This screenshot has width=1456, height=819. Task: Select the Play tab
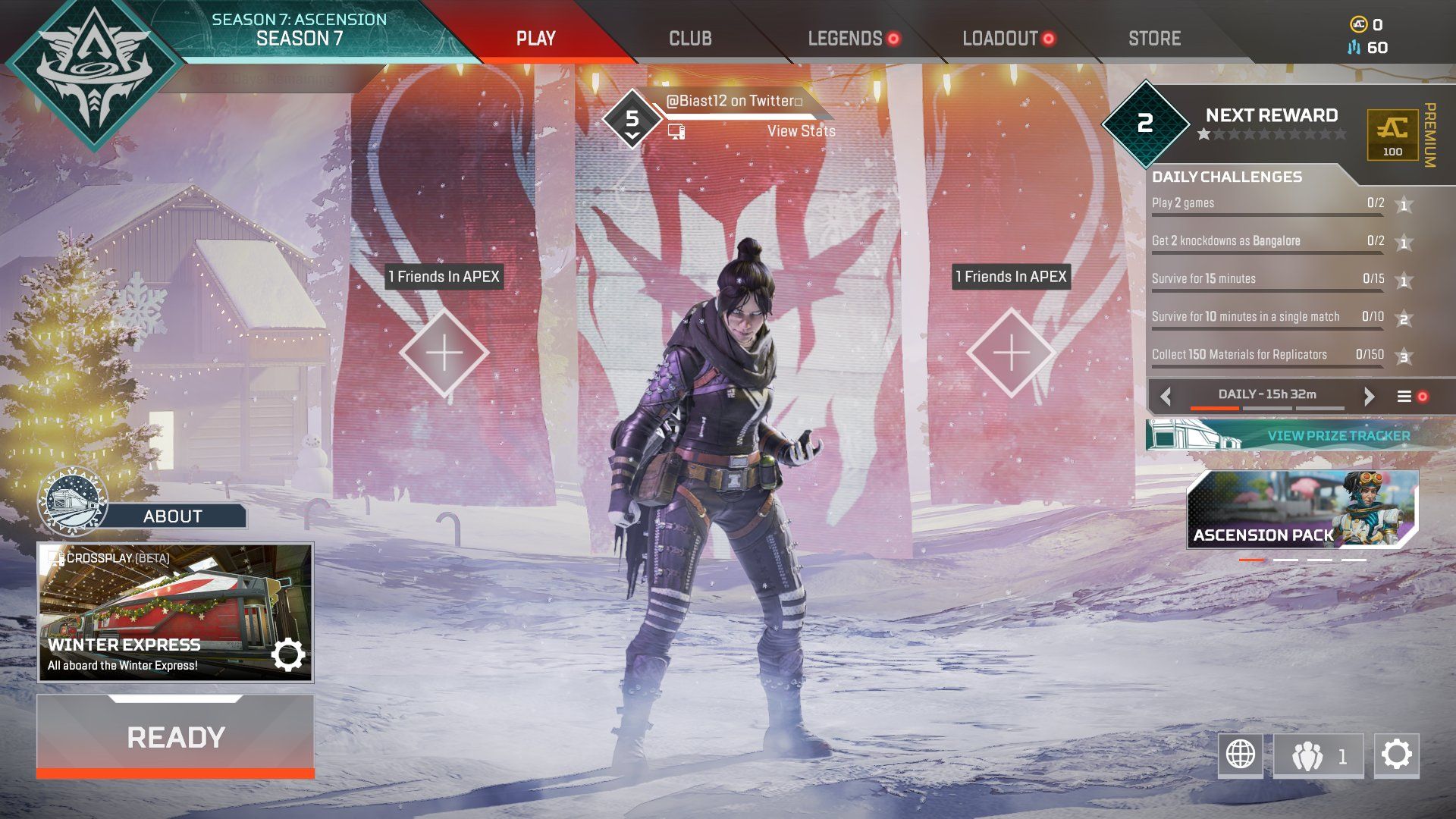[535, 39]
